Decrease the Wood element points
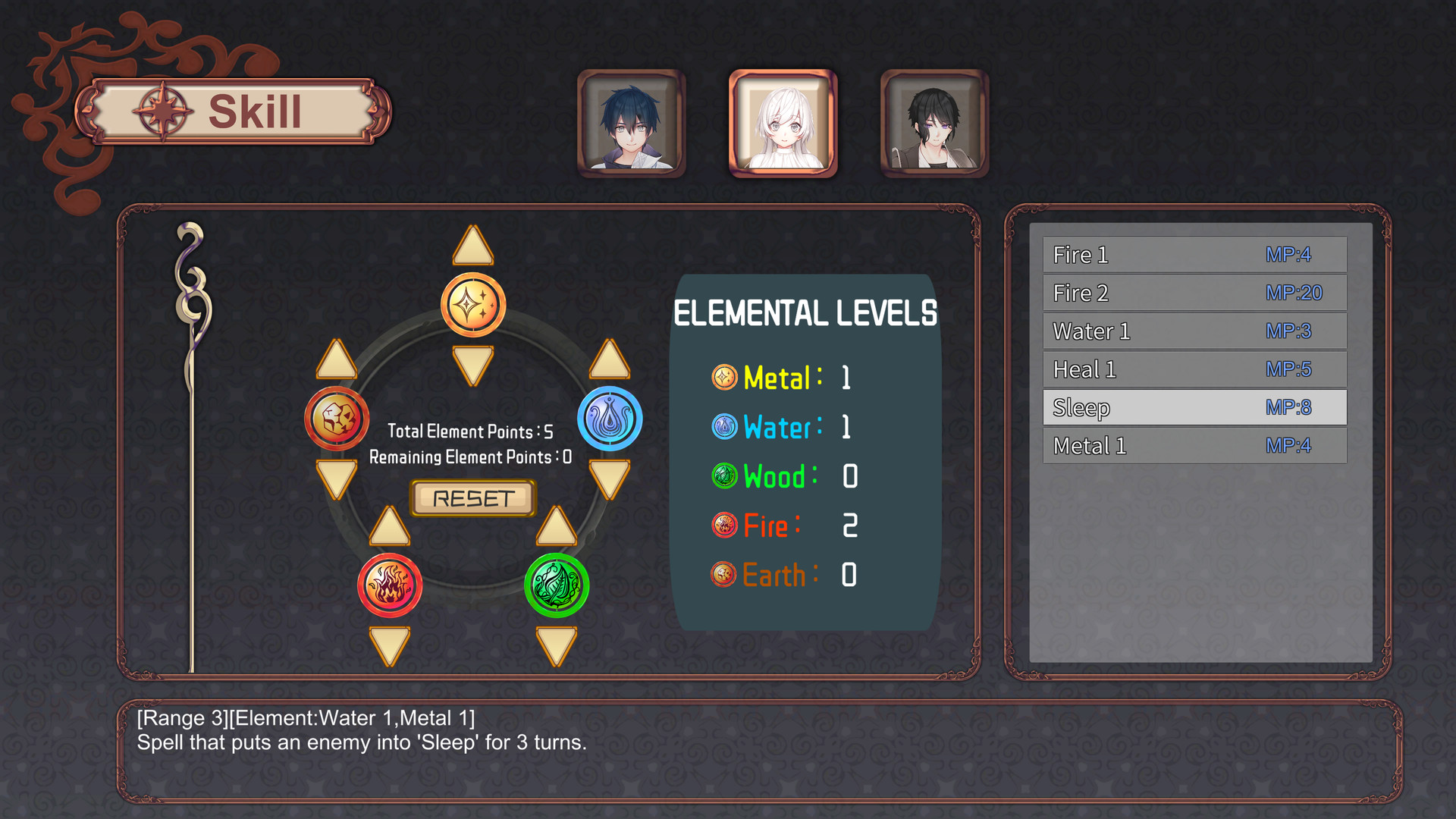 [557, 643]
